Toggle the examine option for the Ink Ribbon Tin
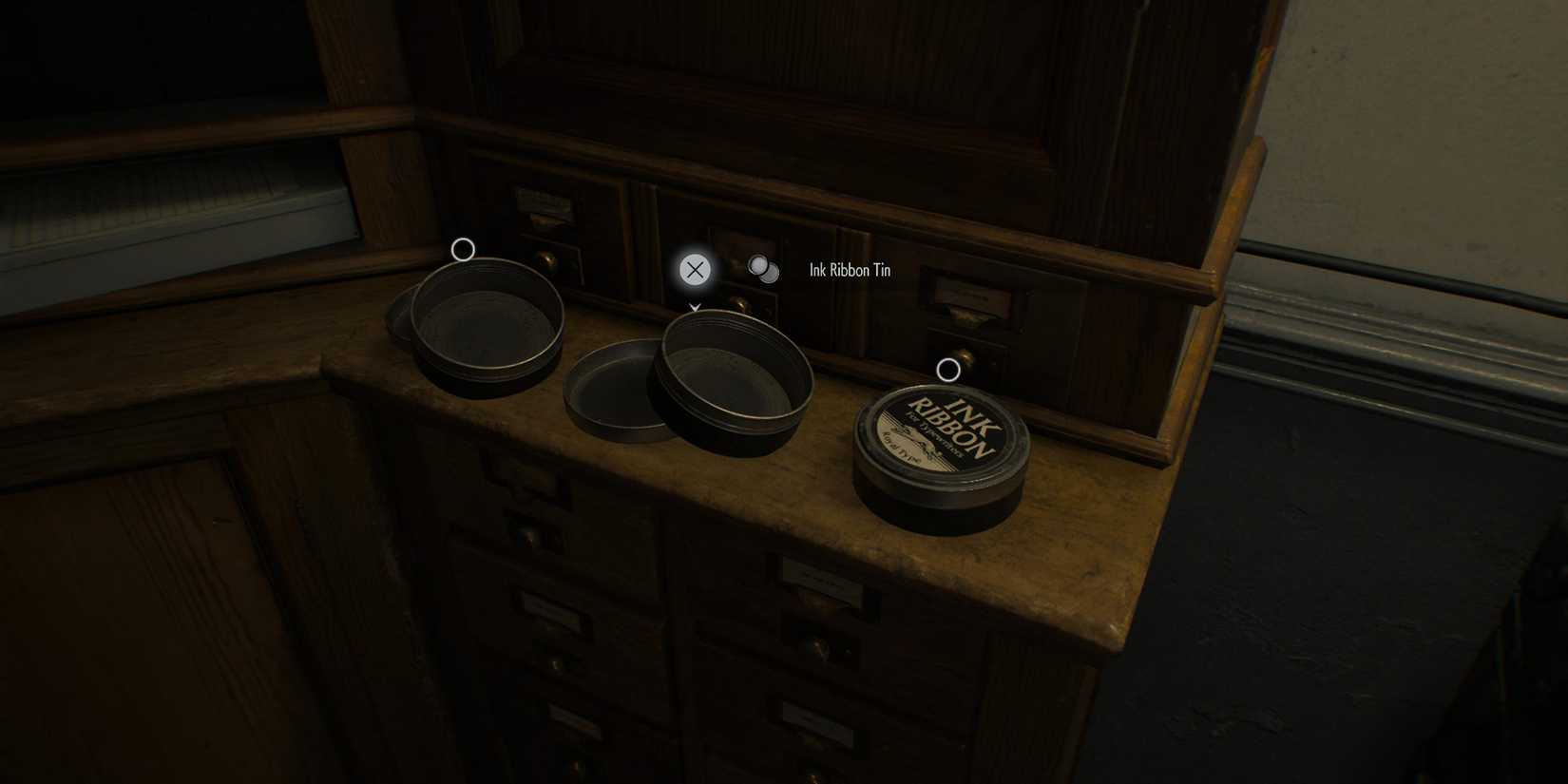The width and height of the screenshot is (1568, 784). (761, 270)
